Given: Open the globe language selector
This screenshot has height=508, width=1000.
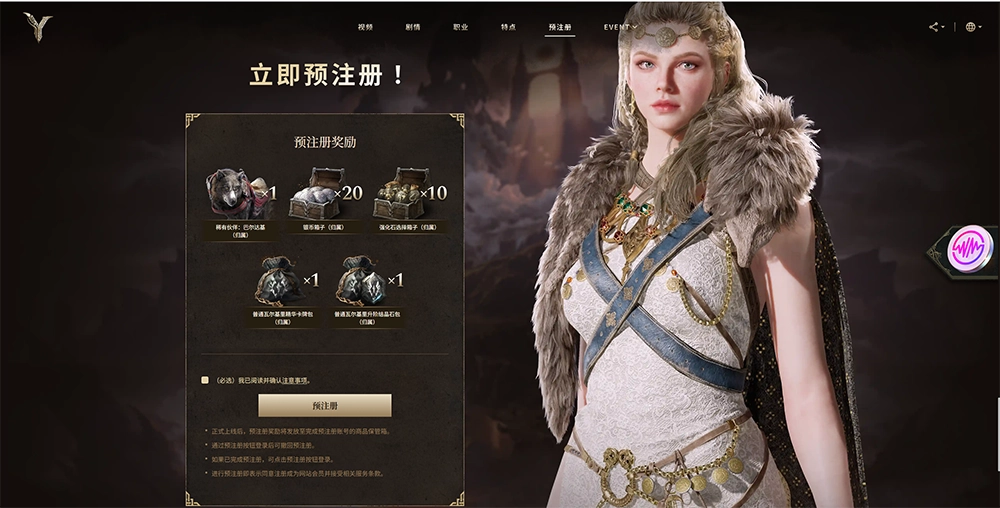Looking at the screenshot, I should pos(971,27).
